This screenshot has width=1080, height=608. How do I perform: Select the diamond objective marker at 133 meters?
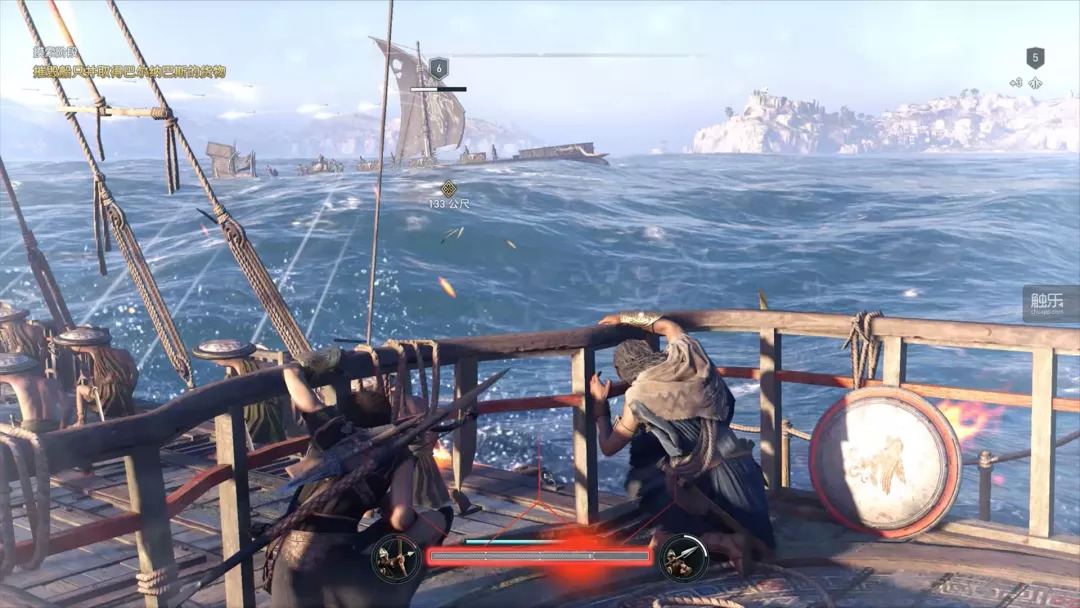[x=449, y=188]
